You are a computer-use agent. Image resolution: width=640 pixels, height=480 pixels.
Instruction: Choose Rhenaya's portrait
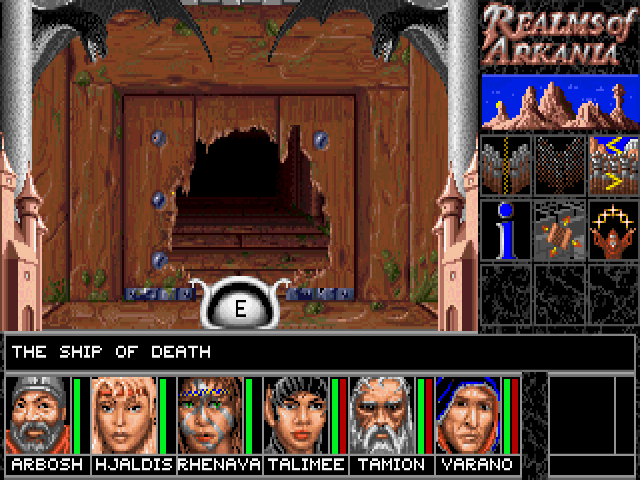pyautogui.click(x=210, y=416)
